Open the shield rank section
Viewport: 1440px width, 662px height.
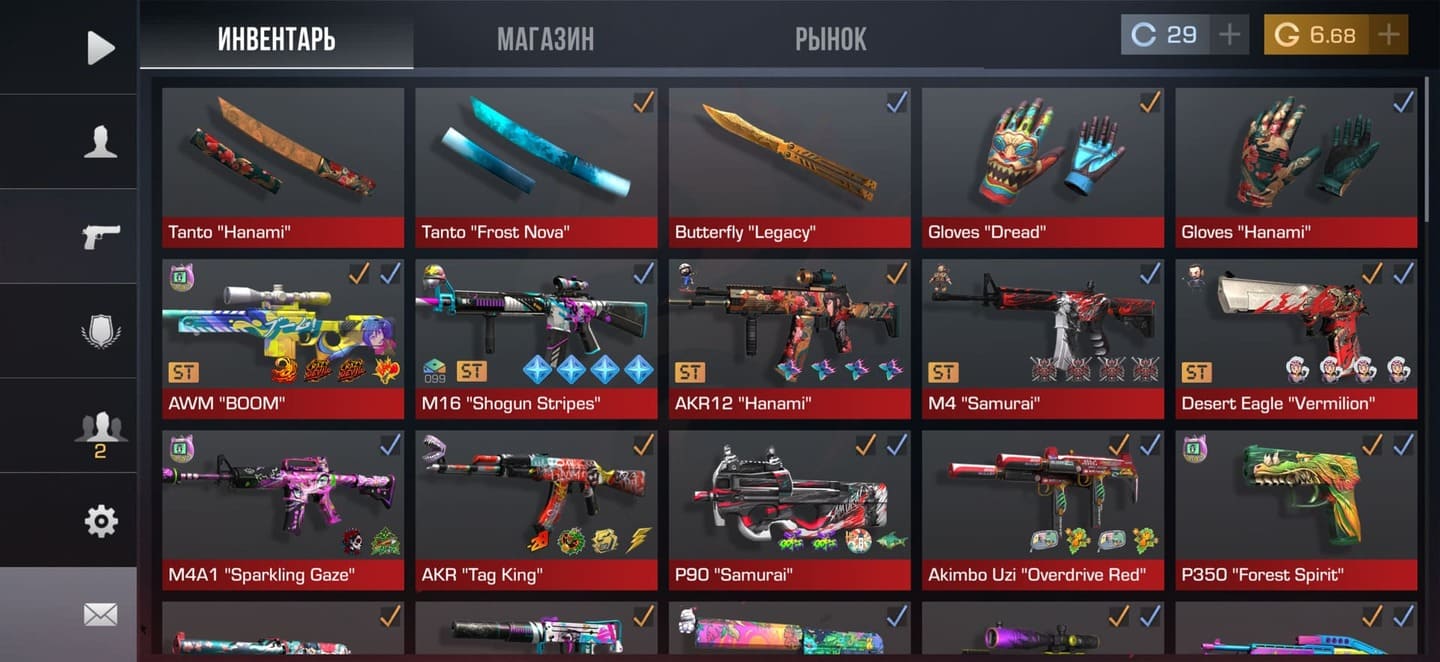pos(100,331)
